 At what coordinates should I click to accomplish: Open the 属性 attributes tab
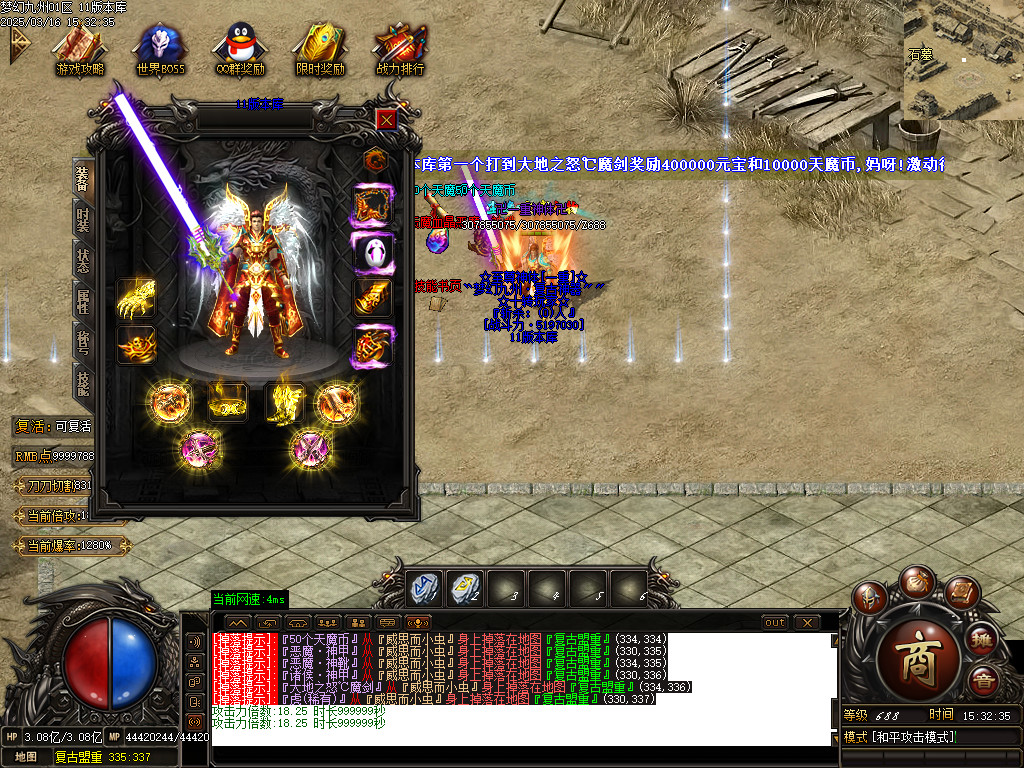(83, 300)
